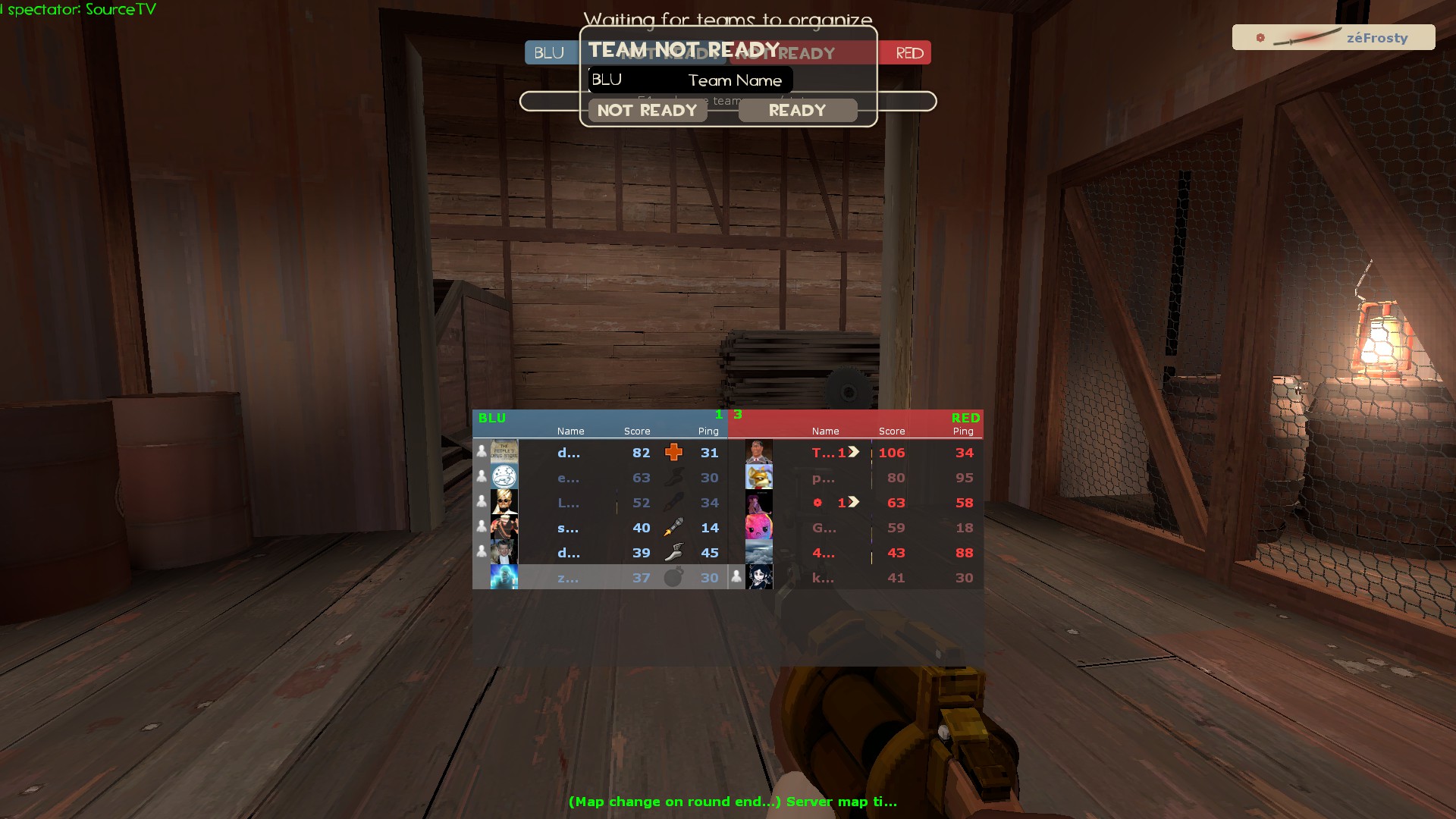Click the READY button
1456x819 pixels.
click(x=797, y=111)
